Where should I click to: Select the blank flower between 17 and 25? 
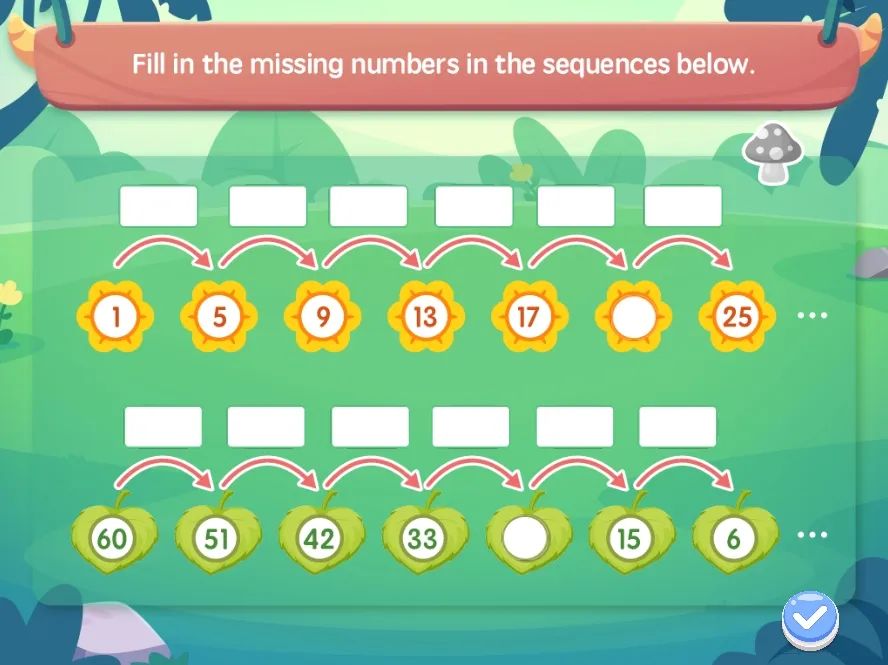[x=633, y=318]
